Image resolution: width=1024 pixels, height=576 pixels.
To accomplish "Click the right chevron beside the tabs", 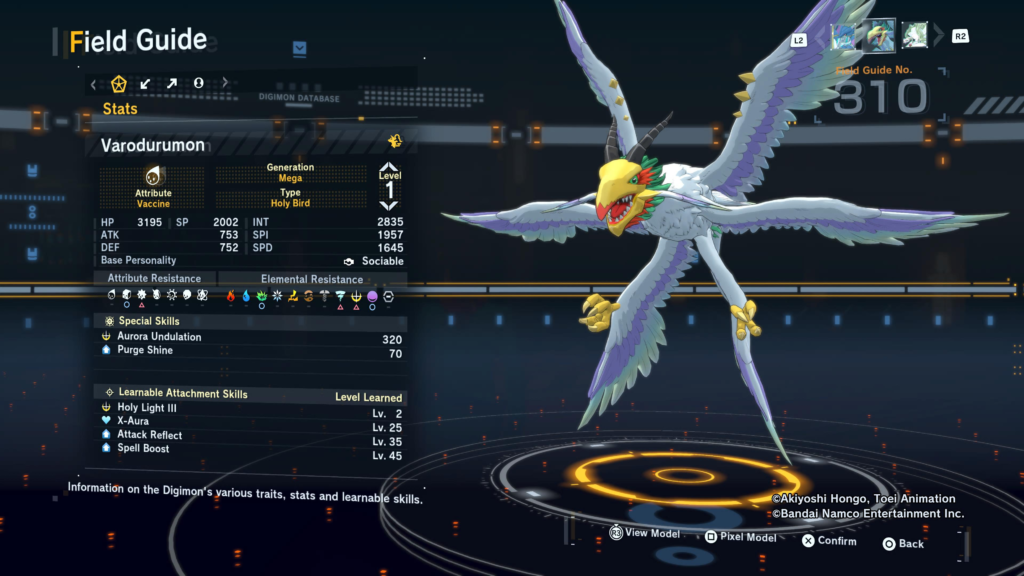I will [225, 83].
